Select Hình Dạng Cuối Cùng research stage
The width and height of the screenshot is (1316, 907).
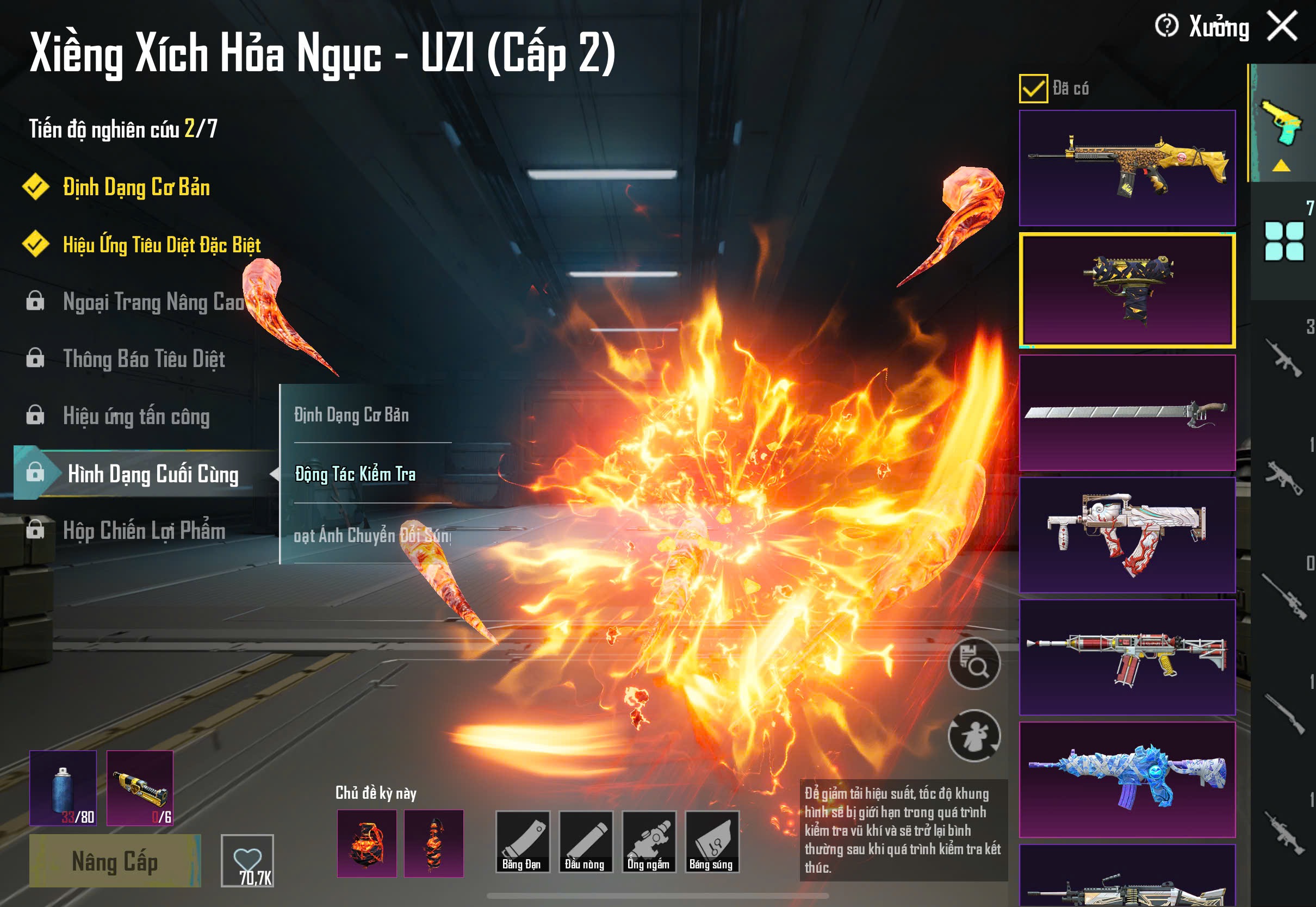point(152,474)
